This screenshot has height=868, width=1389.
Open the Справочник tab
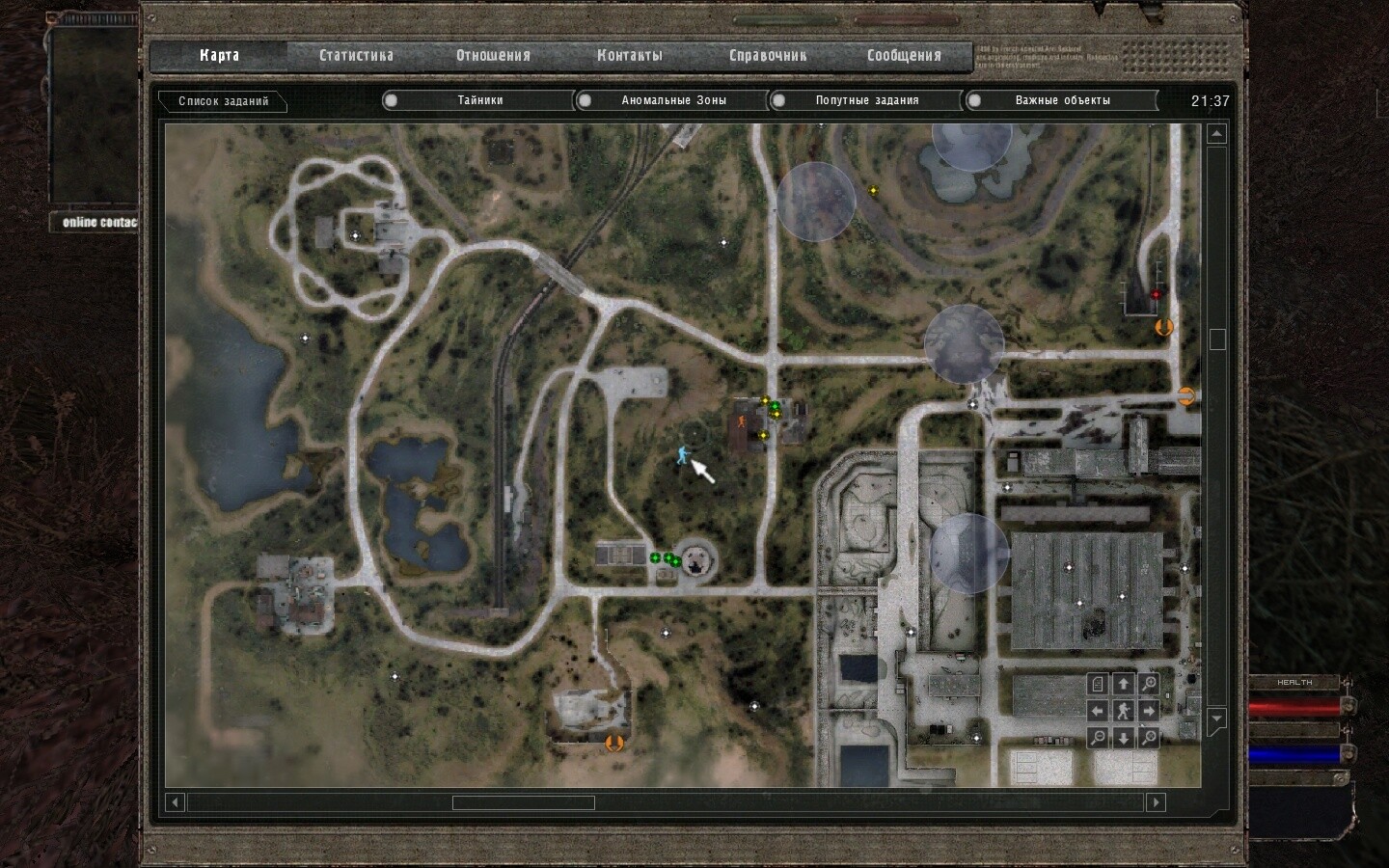[767, 56]
